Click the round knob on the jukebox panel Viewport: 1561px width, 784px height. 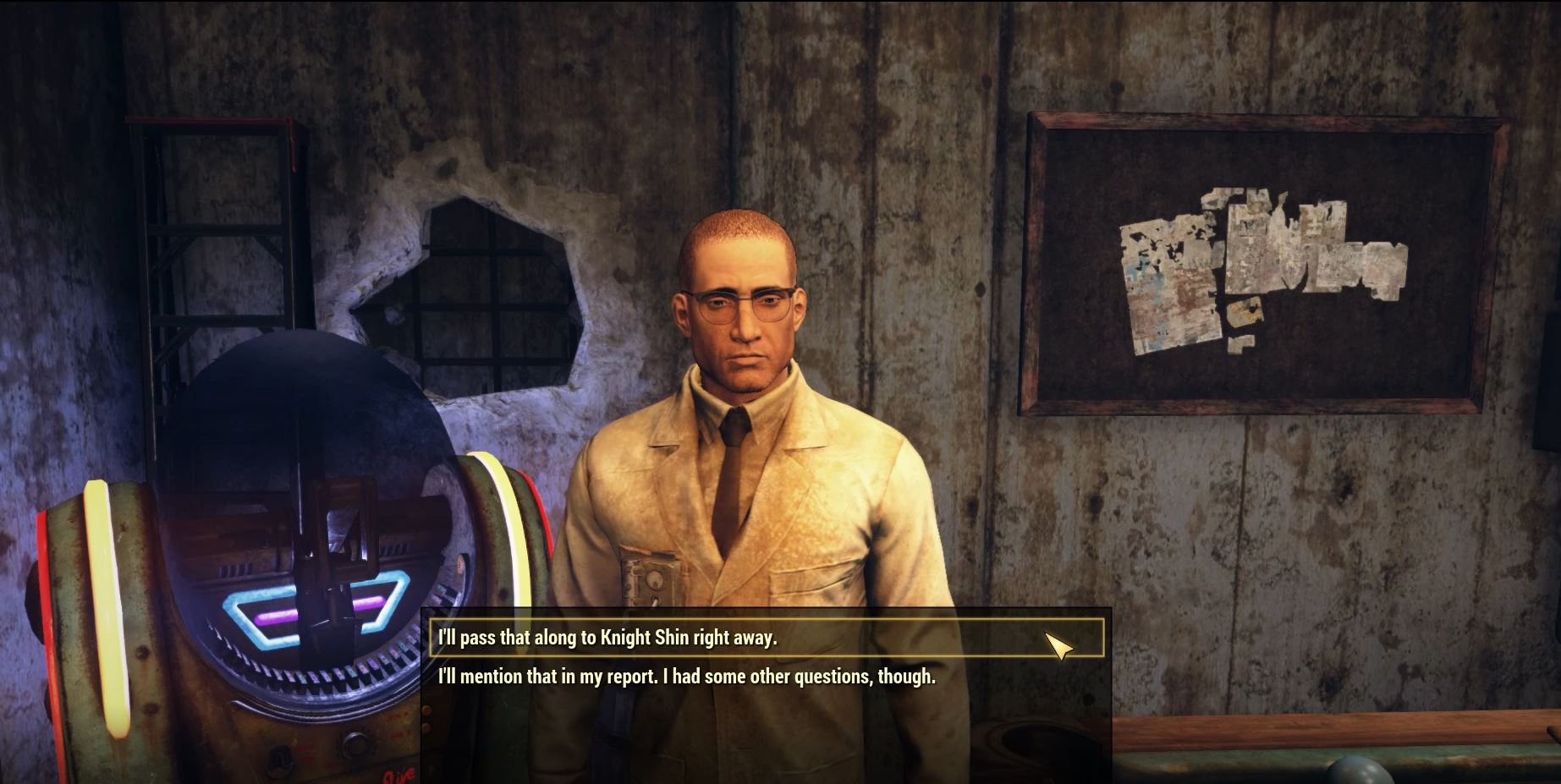pyautogui.click(x=355, y=746)
